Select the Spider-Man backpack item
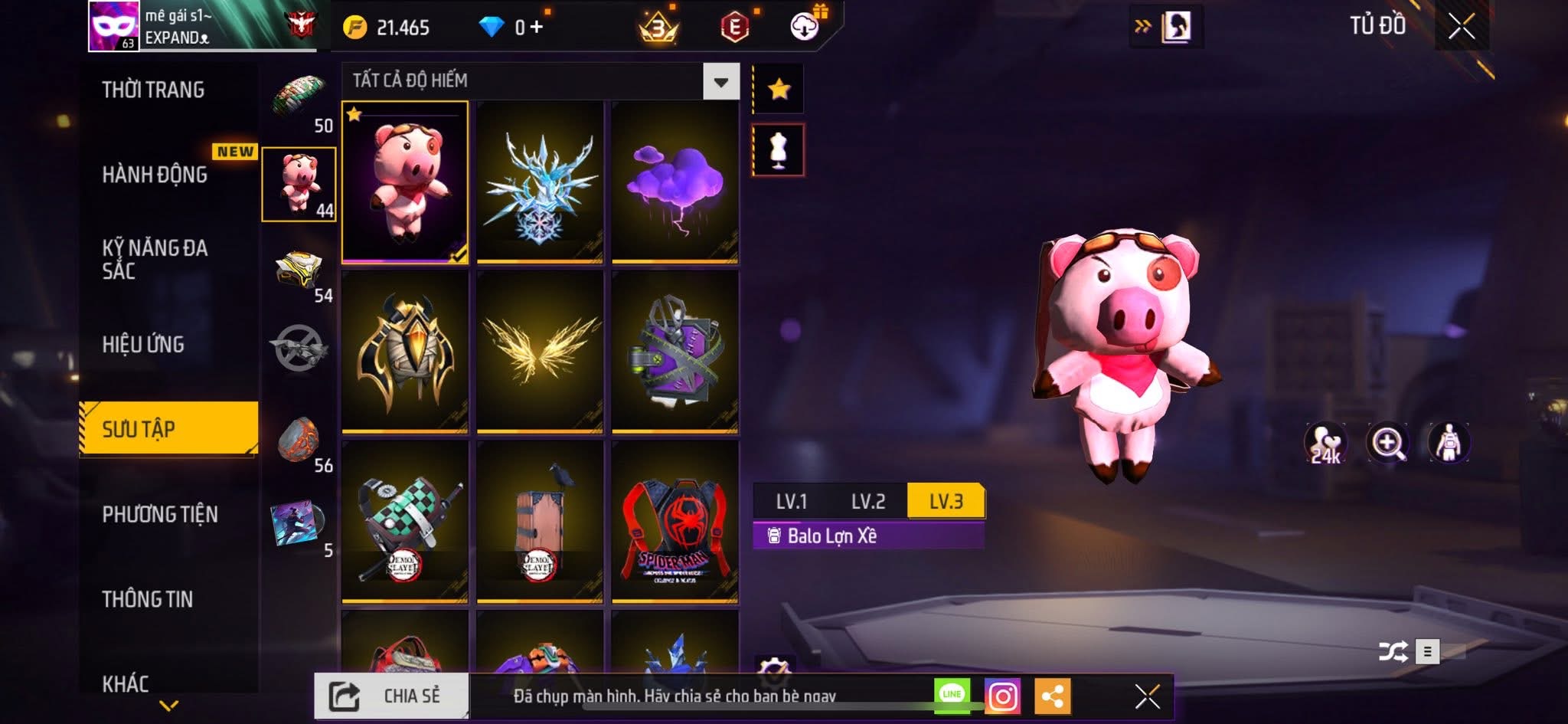Image resolution: width=1568 pixels, height=724 pixels. tap(675, 522)
